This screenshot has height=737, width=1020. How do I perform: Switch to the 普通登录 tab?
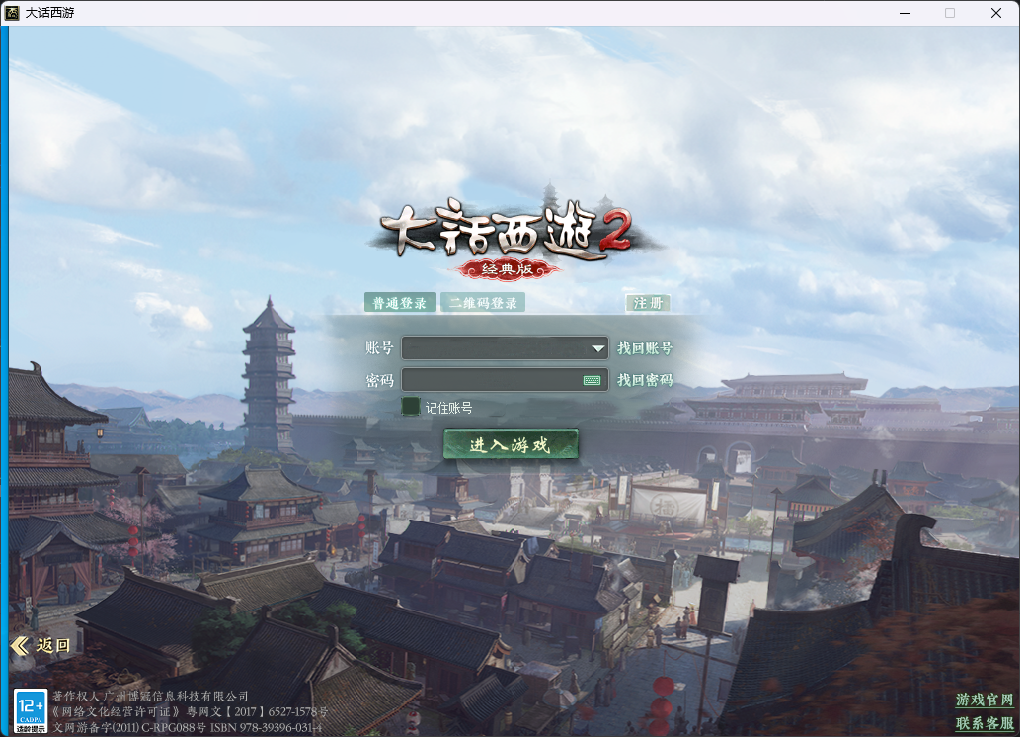tap(399, 303)
